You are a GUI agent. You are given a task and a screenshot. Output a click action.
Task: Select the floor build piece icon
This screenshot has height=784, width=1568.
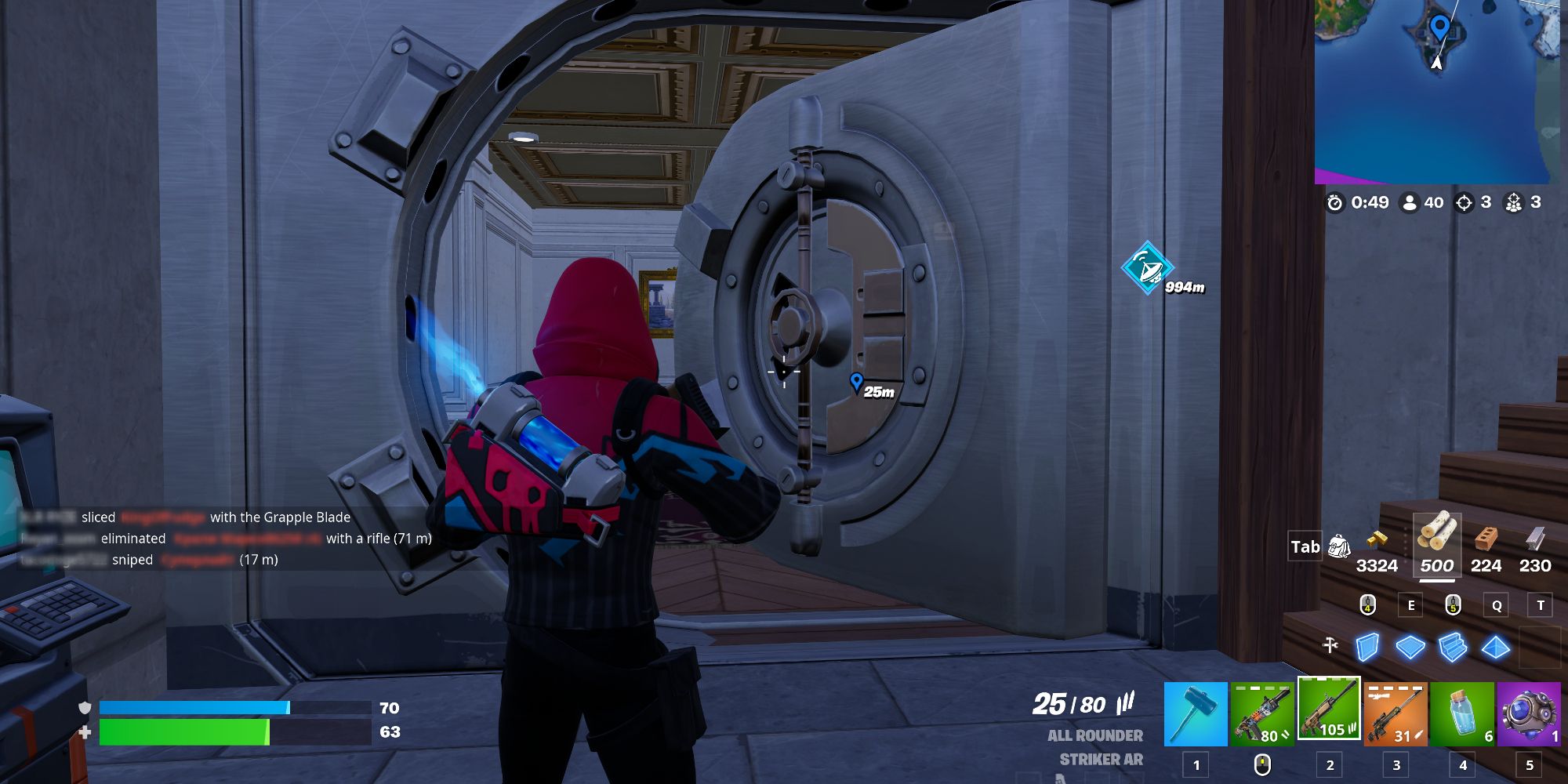pos(1410,646)
